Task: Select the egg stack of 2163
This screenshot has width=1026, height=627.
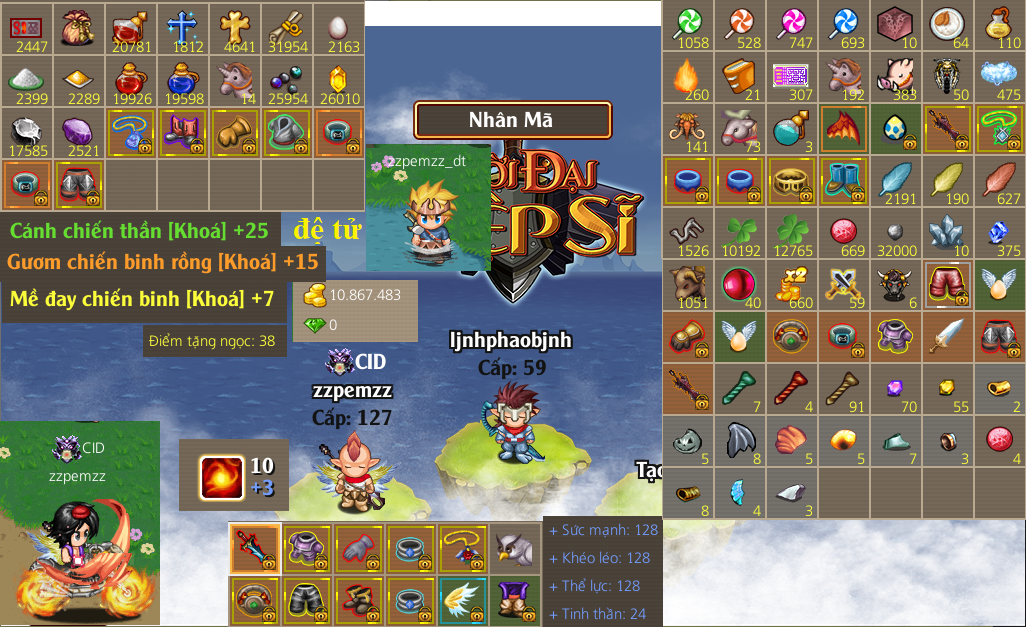Action: click(x=340, y=27)
